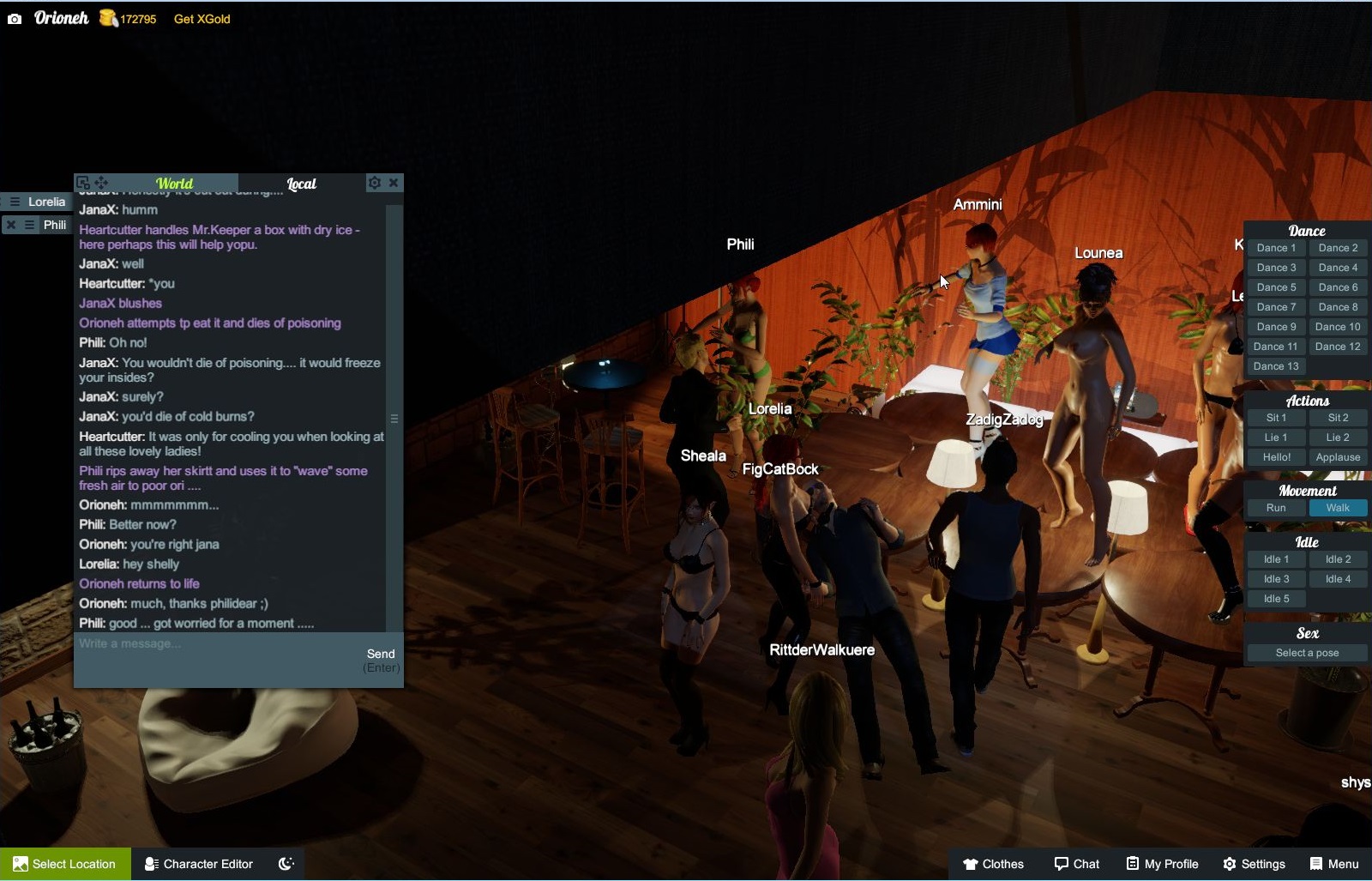Screen dimensions: 1372x881
Task: Click the Clothes hanger icon
Action: click(970, 864)
